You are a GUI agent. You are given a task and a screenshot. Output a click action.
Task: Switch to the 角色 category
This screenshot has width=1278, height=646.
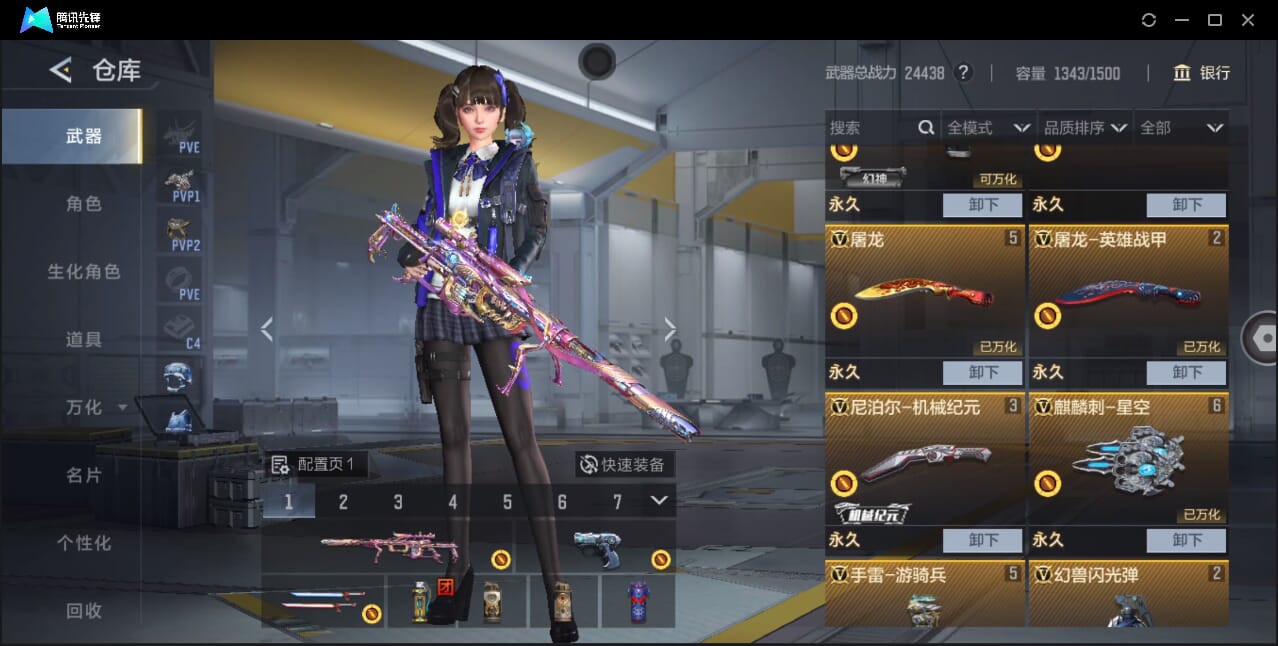pyautogui.click(x=84, y=204)
